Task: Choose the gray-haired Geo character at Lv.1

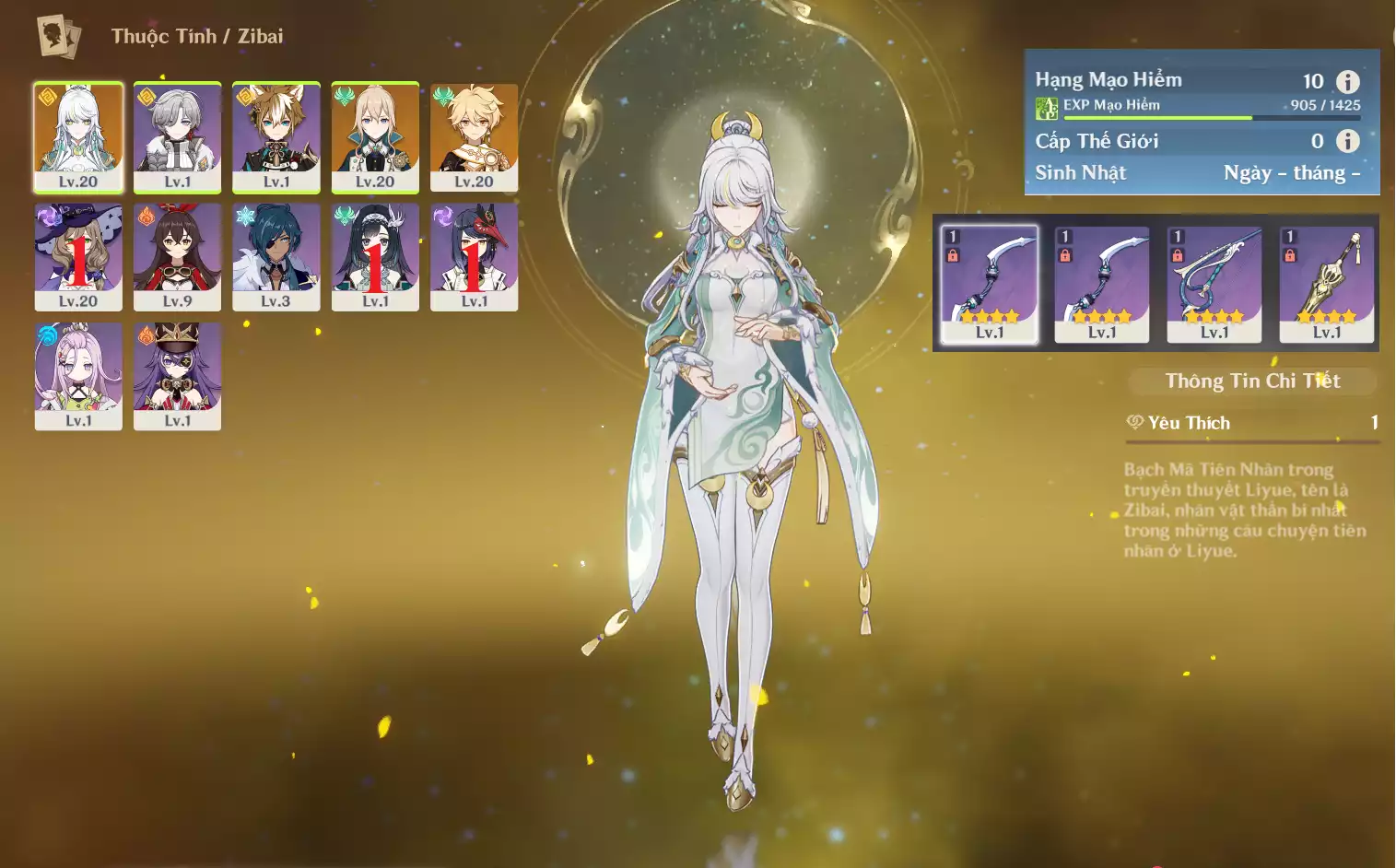Action: tap(177, 136)
